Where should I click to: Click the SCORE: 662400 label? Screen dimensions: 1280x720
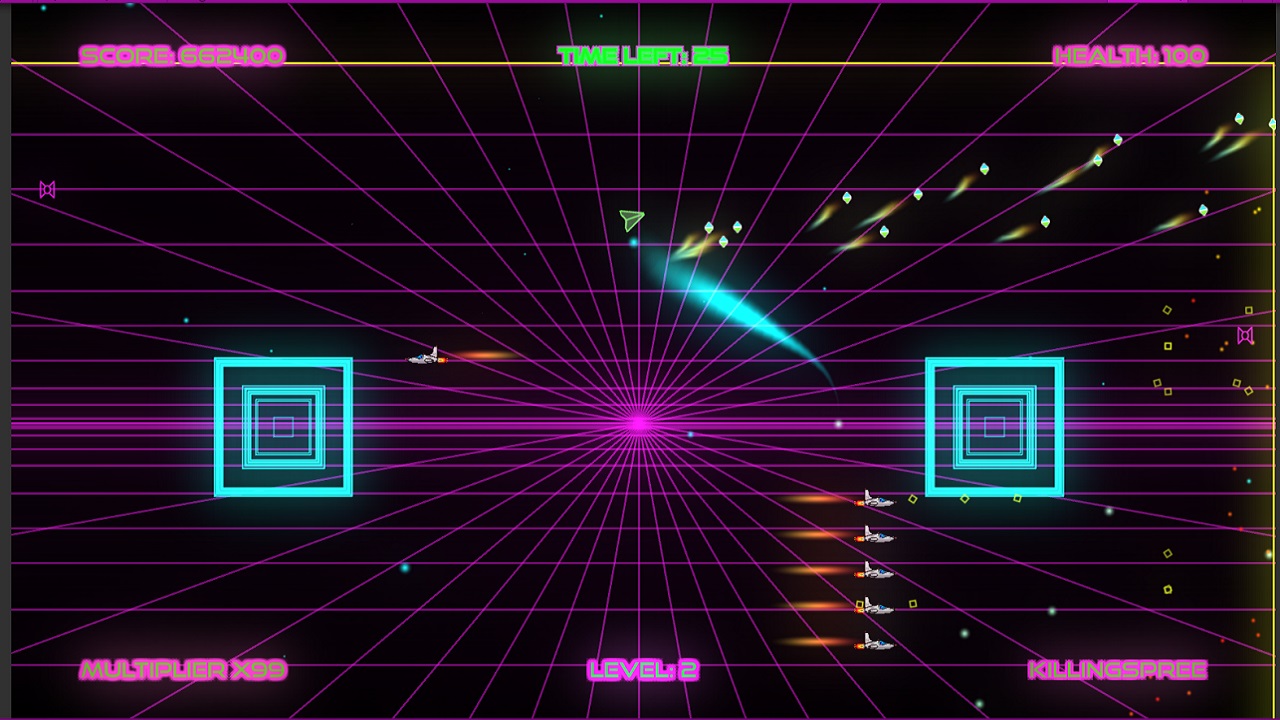185,55
